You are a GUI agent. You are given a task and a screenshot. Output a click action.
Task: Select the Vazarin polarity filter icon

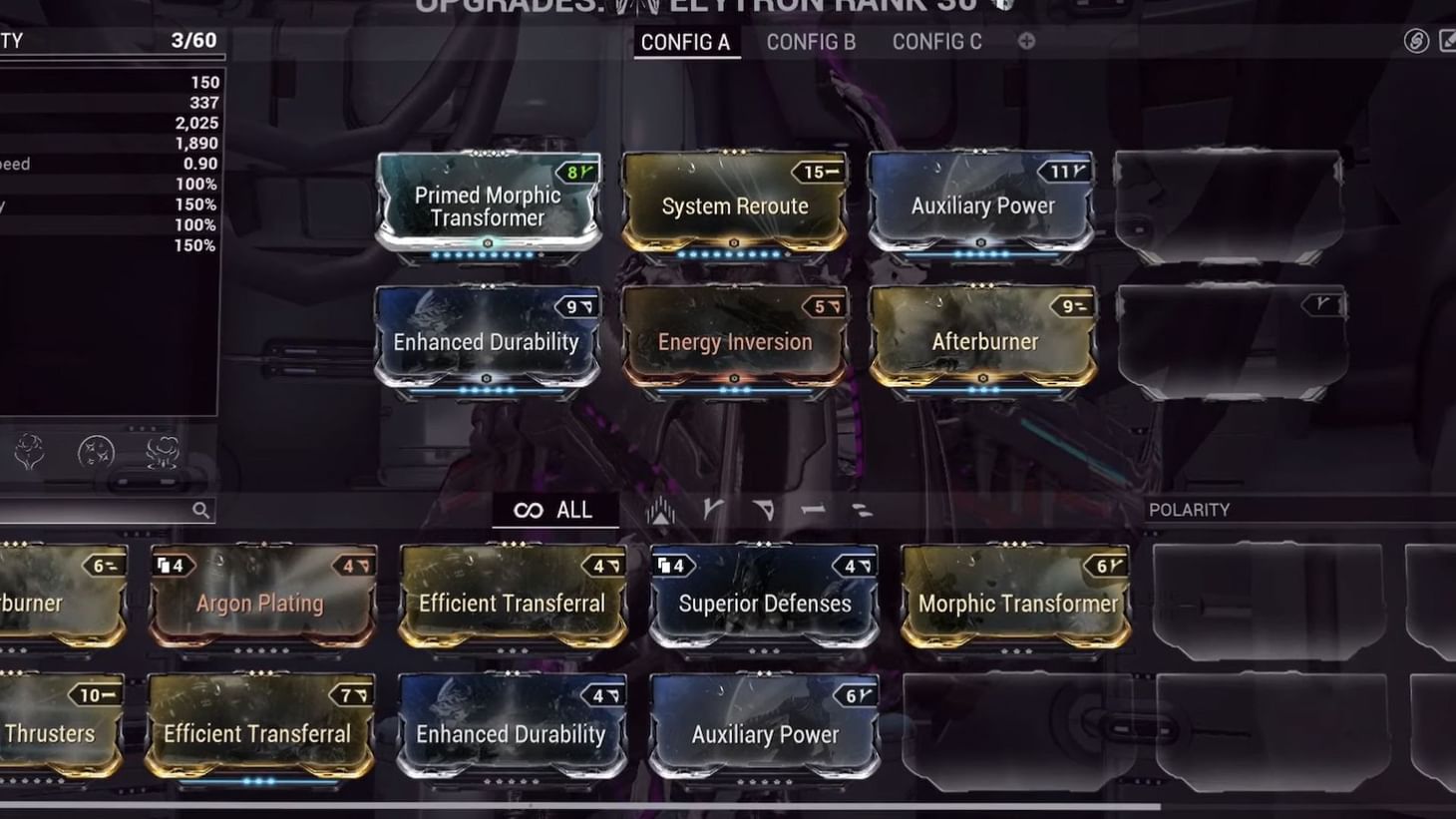[762, 509]
